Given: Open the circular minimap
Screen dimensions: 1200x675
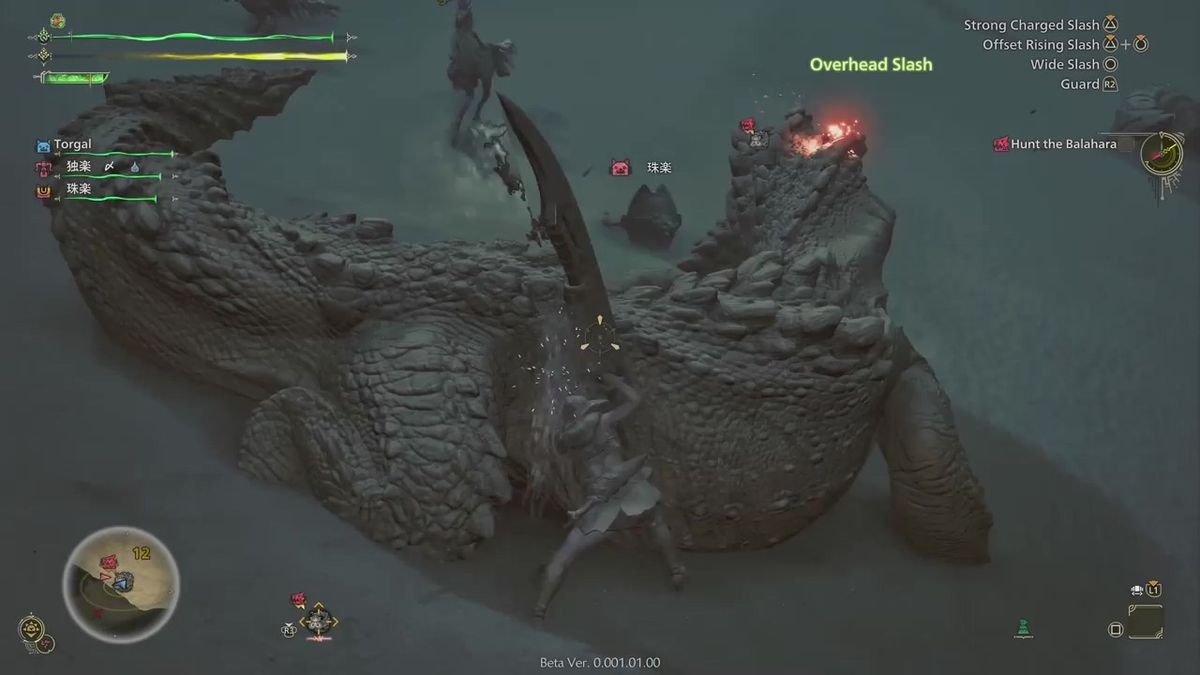Looking at the screenshot, I should coord(120,585).
